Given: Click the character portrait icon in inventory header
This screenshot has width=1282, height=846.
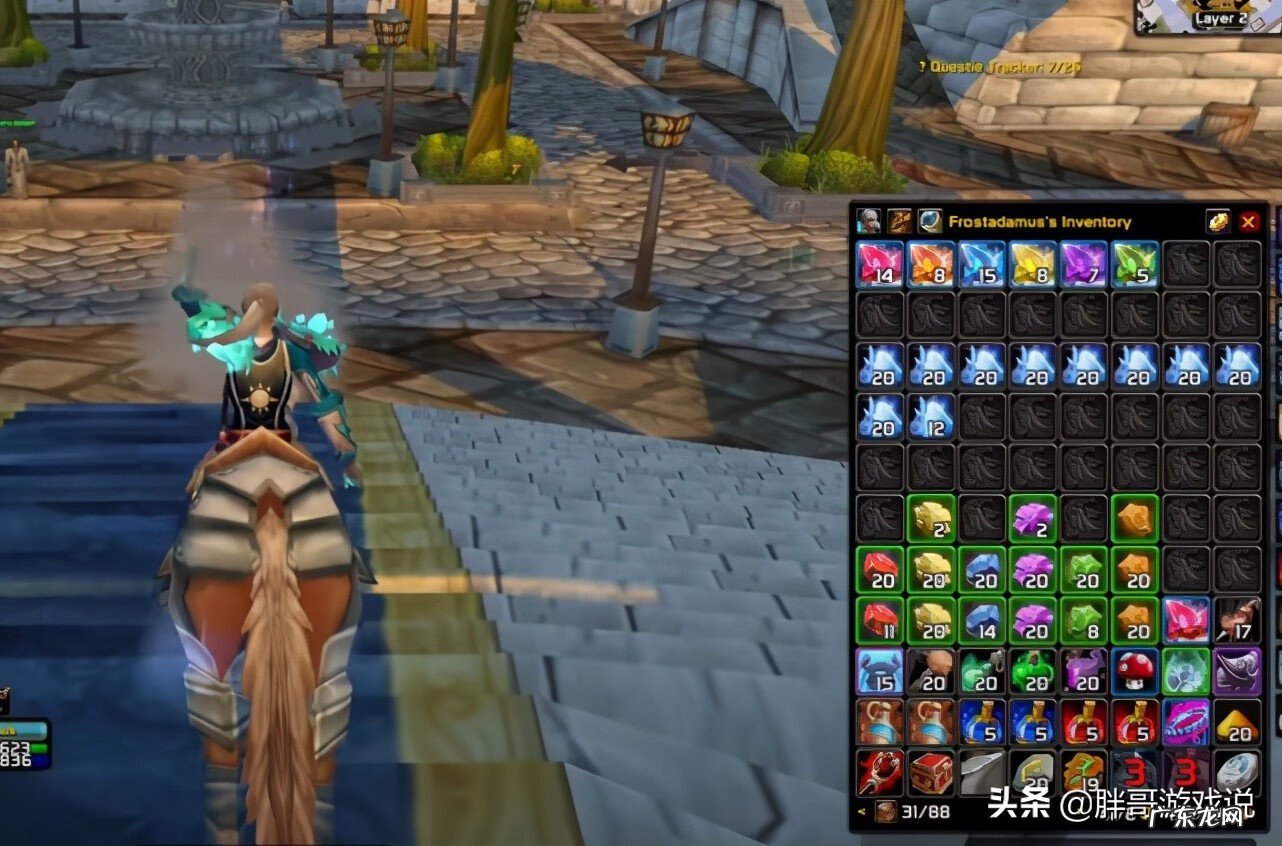Looking at the screenshot, I should pyautogui.click(x=869, y=222).
